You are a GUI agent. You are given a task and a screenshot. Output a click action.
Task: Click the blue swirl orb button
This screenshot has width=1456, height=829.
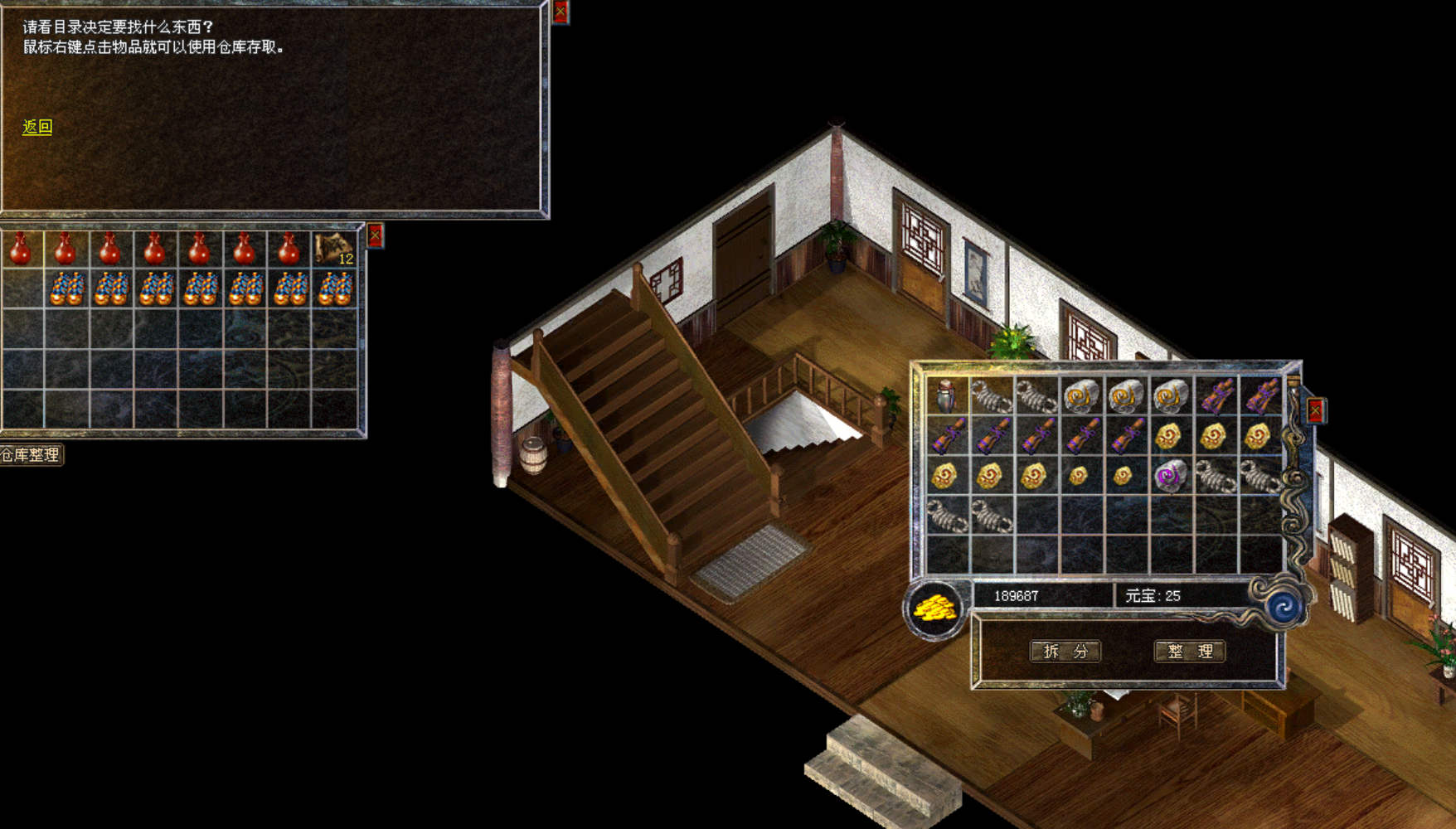(1284, 607)
